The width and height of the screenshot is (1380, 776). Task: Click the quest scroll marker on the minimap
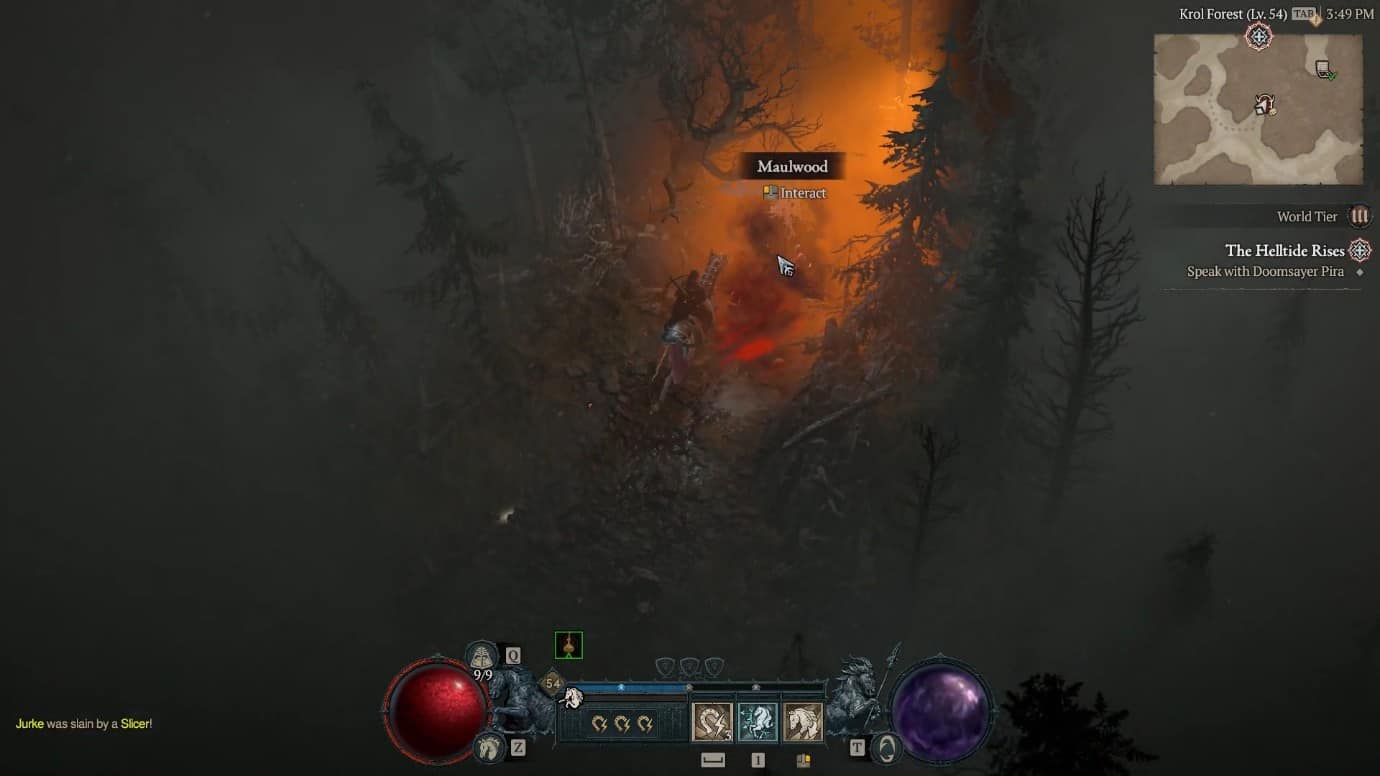(x=1322, y=69)
